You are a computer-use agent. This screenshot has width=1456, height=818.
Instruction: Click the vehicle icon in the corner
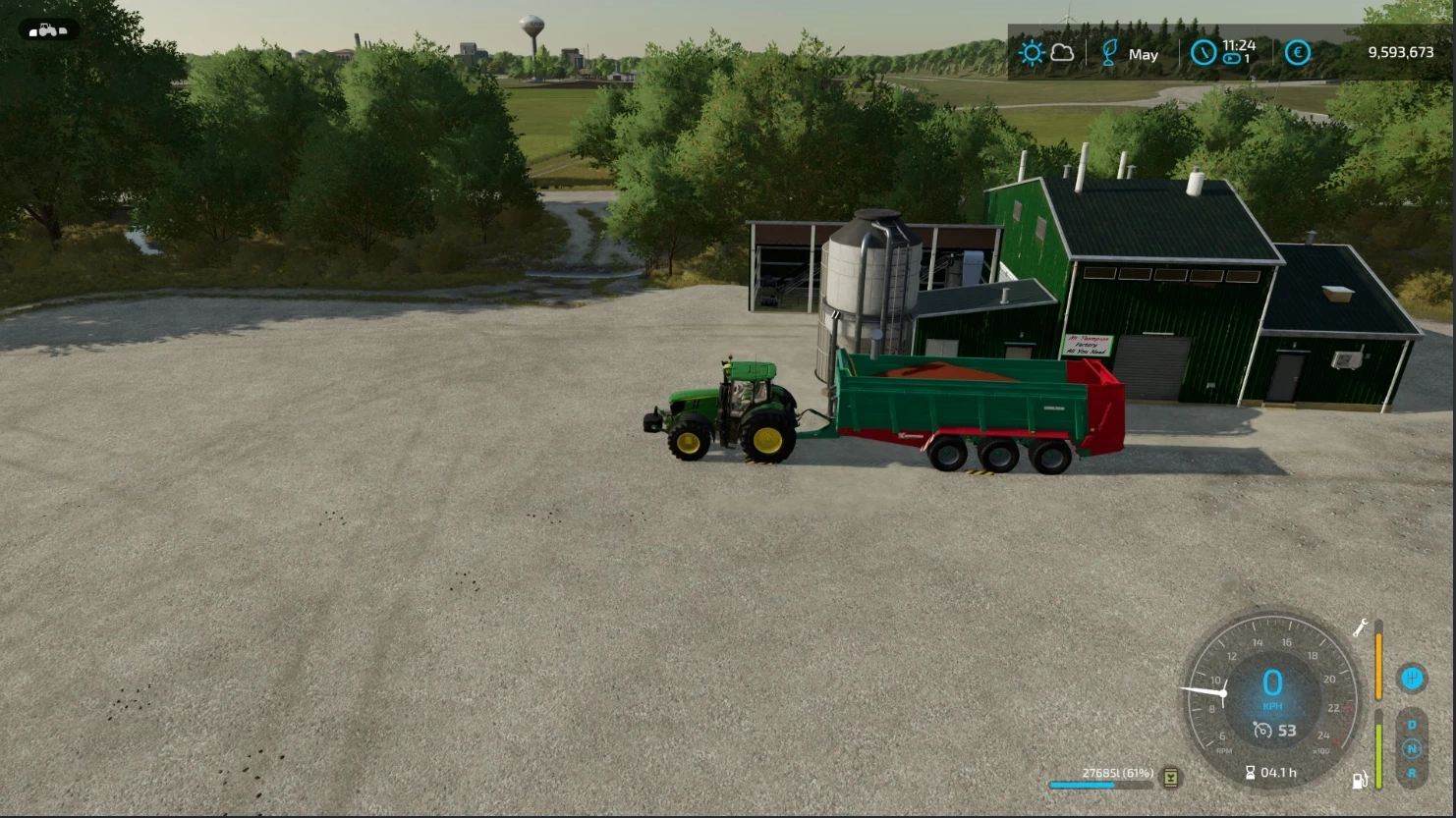(x=47, y=30)
